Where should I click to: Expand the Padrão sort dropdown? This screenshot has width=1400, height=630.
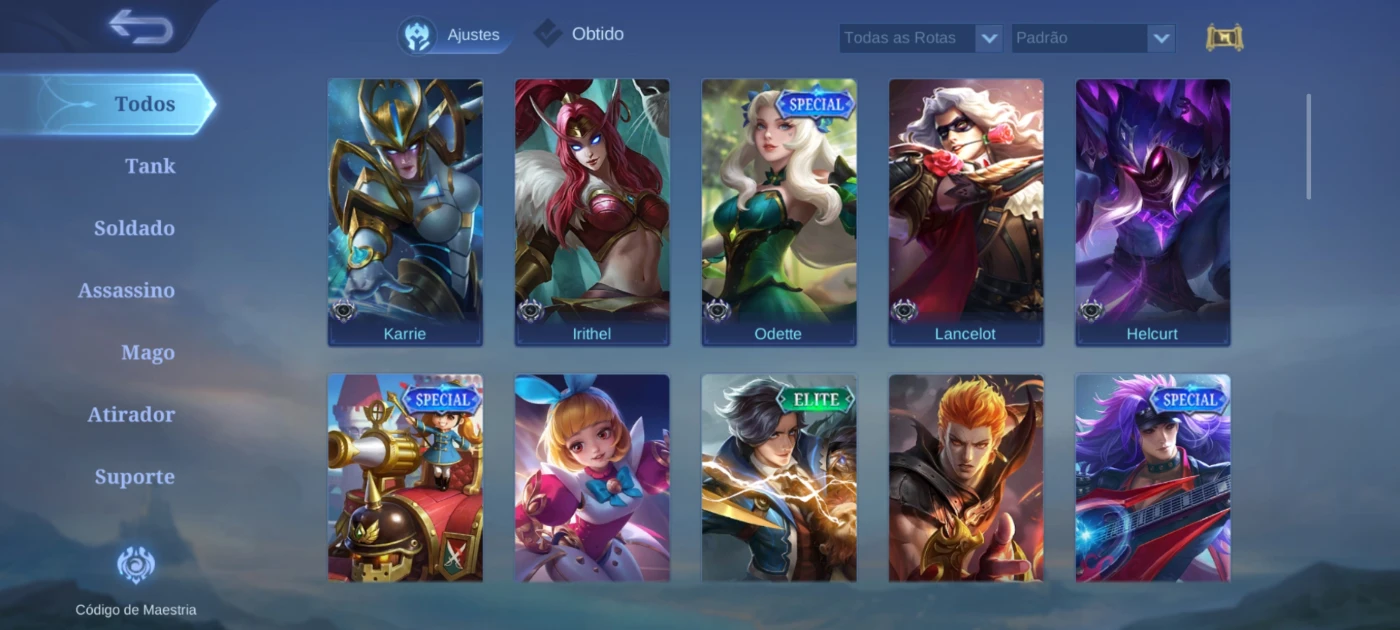coord(1092,38)
